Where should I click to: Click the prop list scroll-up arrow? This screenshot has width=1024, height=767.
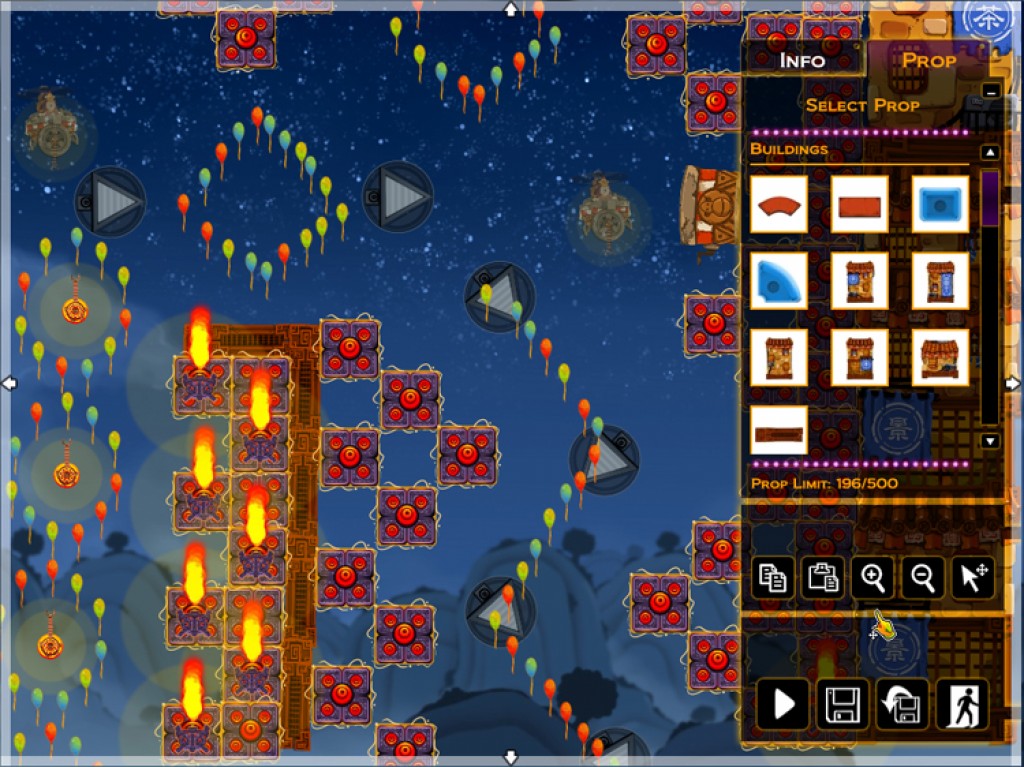(x=990, y=153)
